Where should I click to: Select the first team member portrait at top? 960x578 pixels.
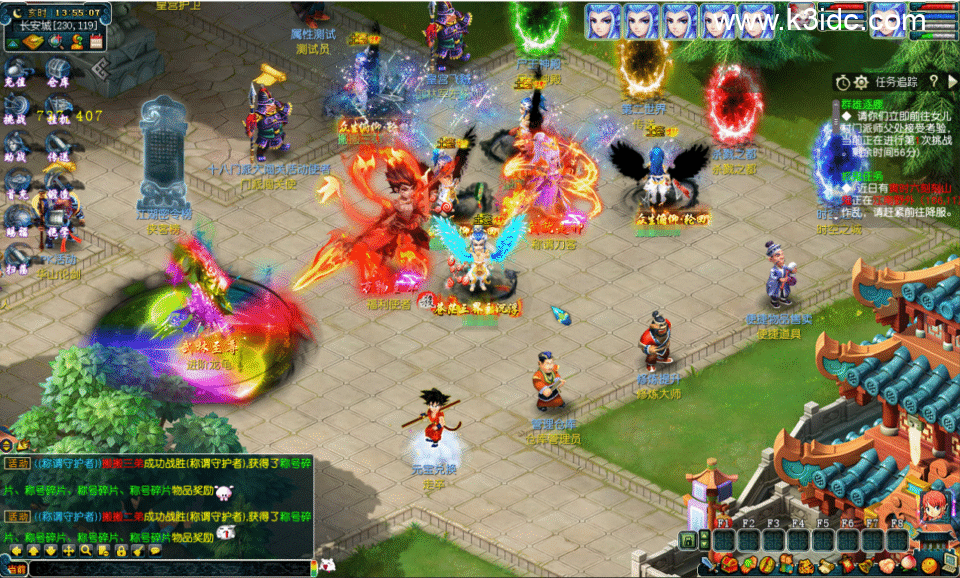[x=603, y=20]
